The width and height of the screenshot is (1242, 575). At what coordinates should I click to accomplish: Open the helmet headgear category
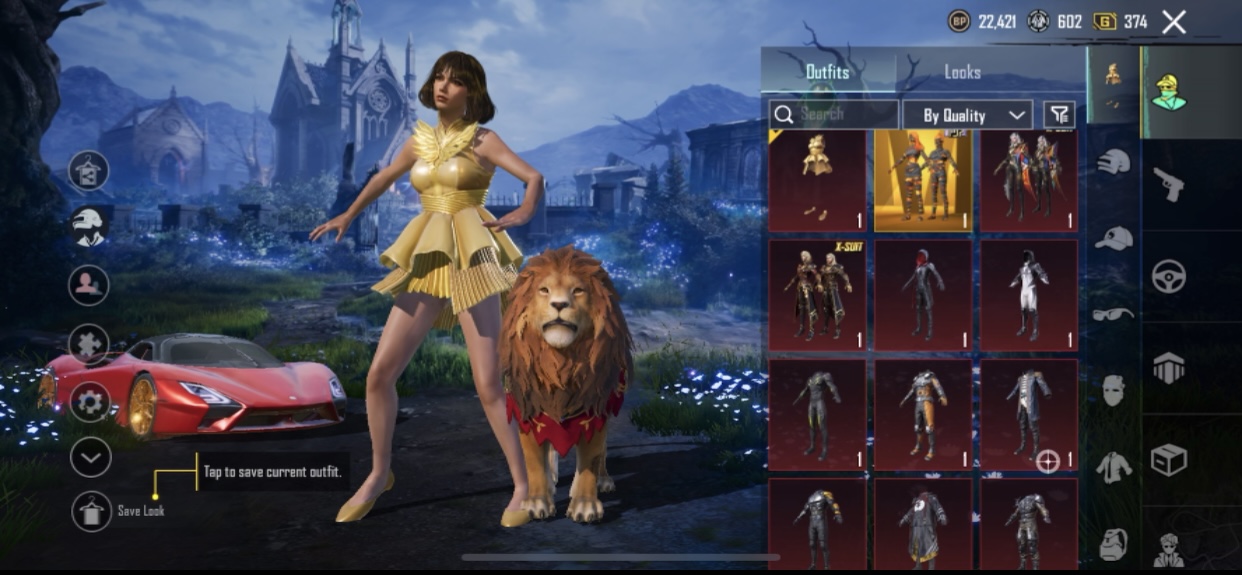1113,161
